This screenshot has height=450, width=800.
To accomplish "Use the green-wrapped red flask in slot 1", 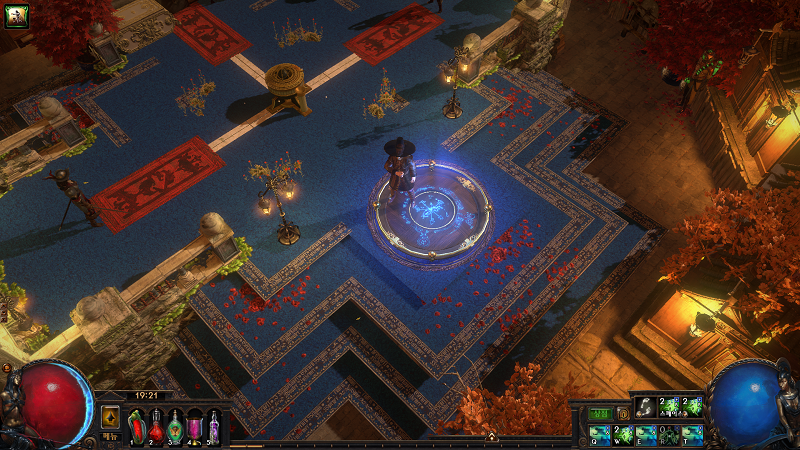I will (x=137, y=427).
